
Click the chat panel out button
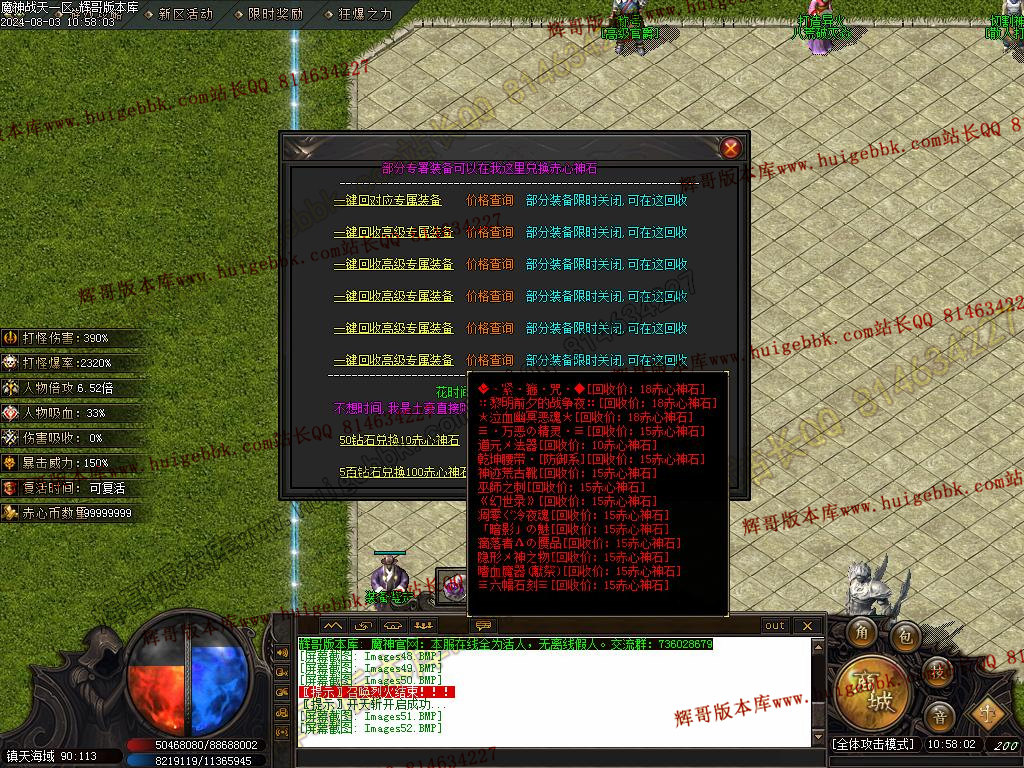[x=775, y=626]
